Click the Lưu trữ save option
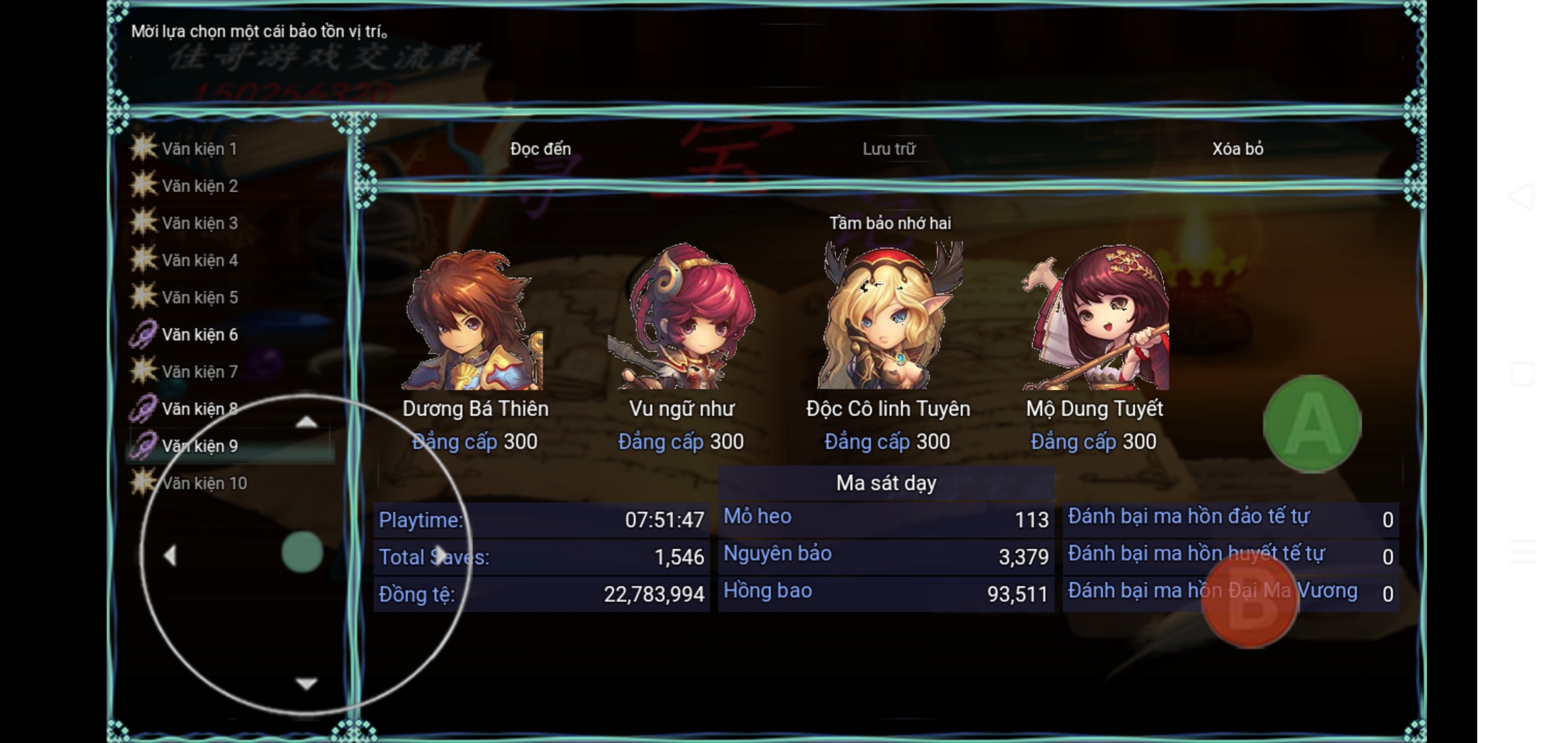The width and height of the screenshot is (1568, 743). 889,149
